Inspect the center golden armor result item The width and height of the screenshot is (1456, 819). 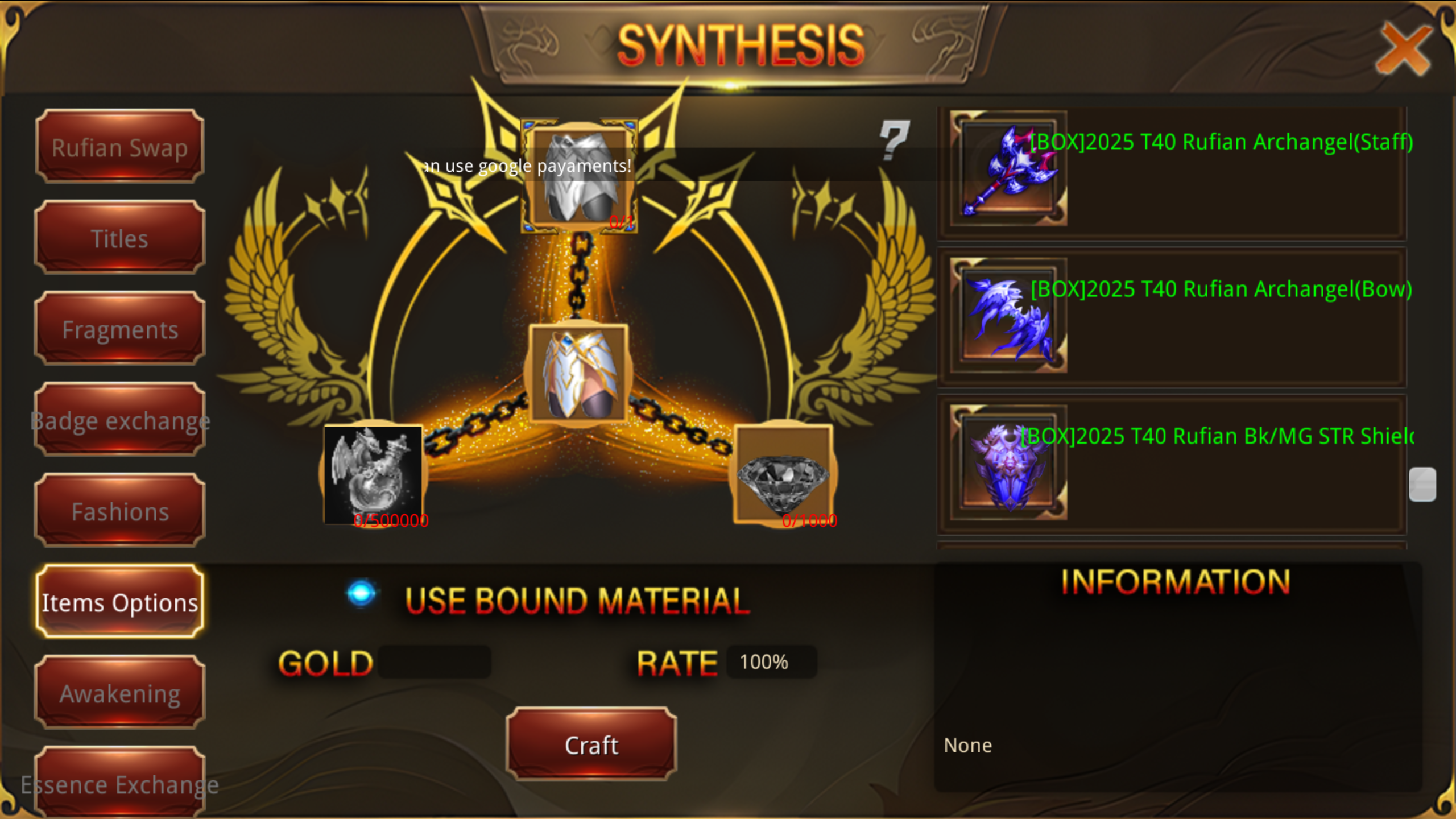pos(578,374)
